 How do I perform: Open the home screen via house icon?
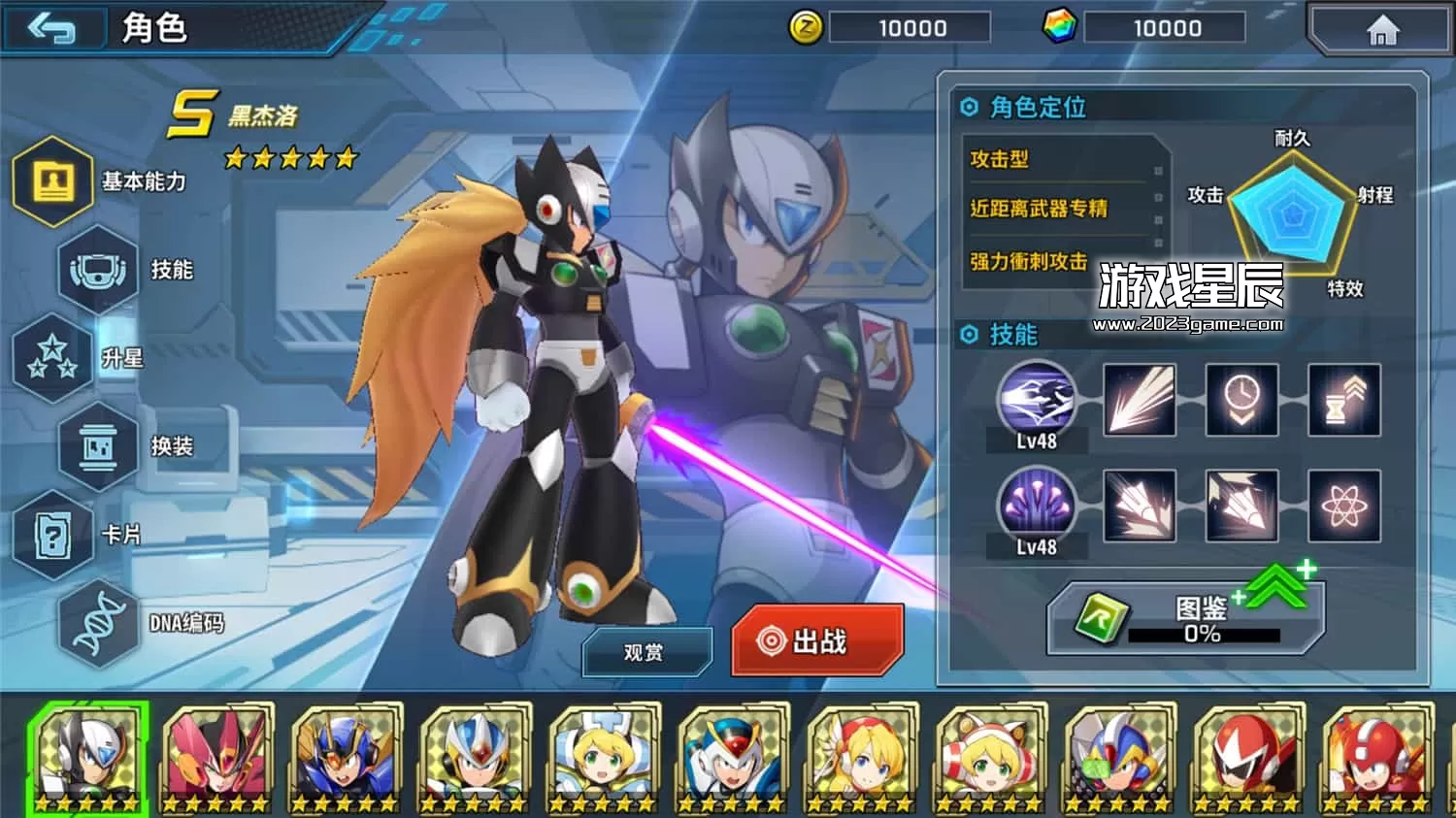pos(1382,31)
